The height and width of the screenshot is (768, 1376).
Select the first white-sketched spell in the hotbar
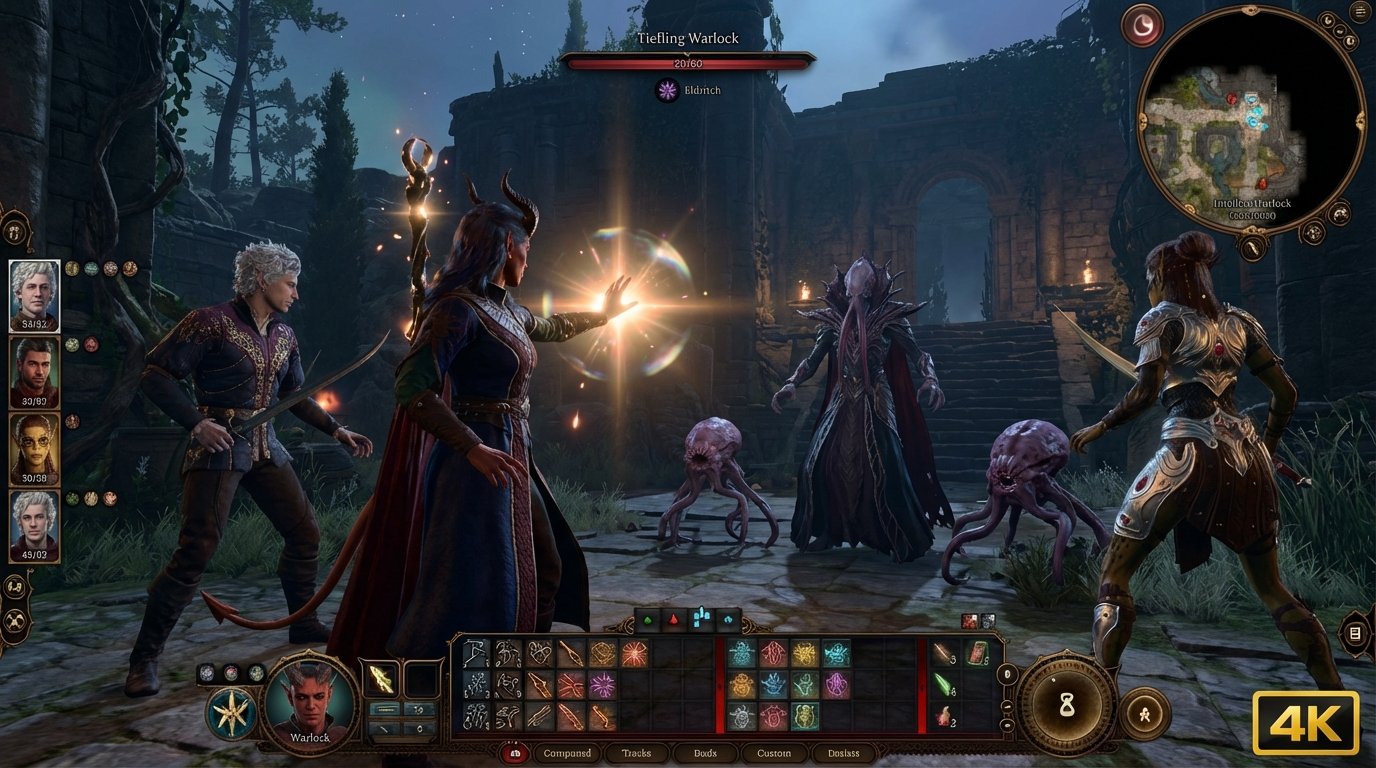tap(473, 652)
